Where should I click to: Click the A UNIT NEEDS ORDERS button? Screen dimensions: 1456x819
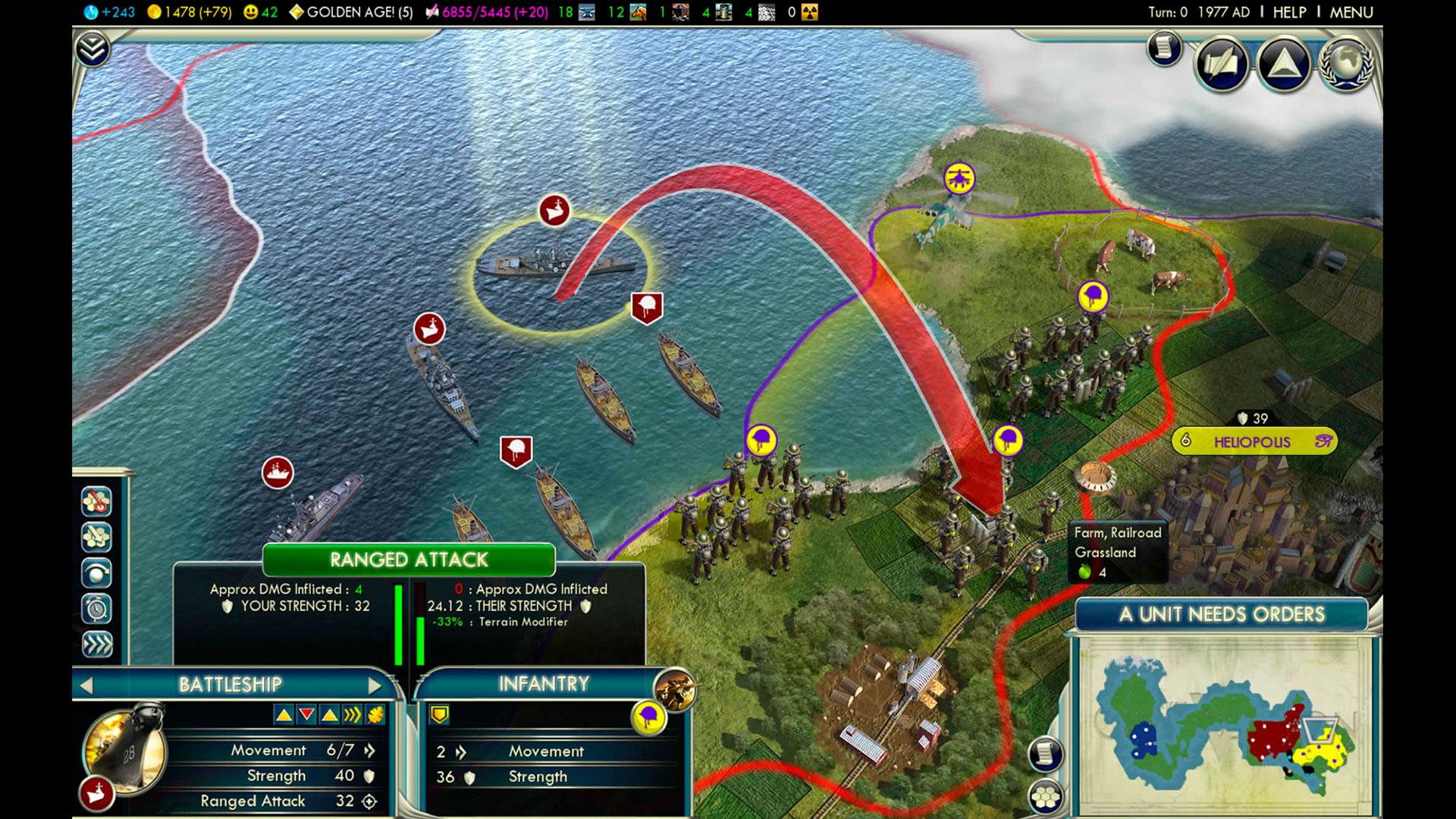tap(1222, 614)
